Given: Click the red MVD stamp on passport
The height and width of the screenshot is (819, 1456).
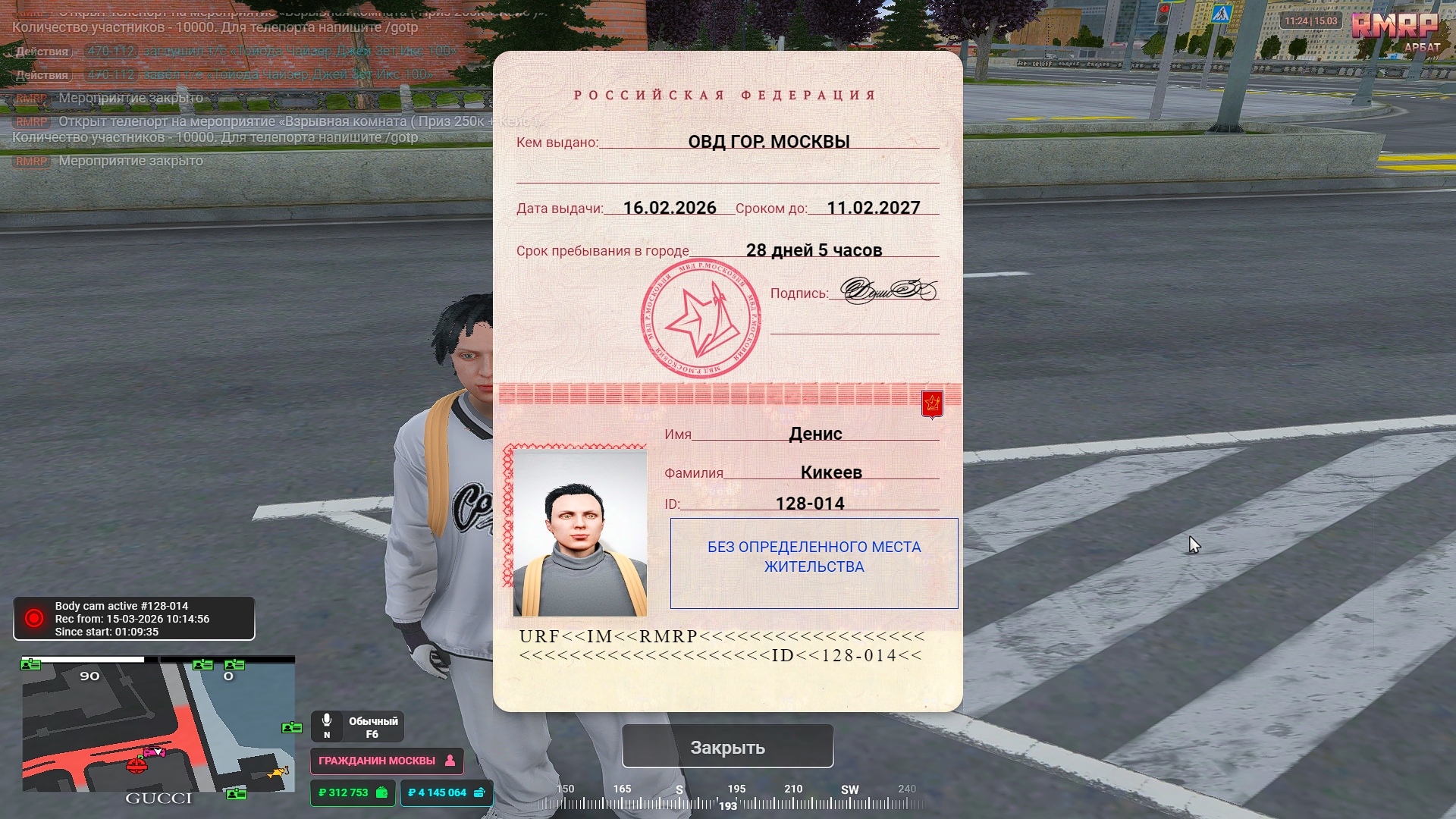Looking at the screenshot, I should 701,318.
